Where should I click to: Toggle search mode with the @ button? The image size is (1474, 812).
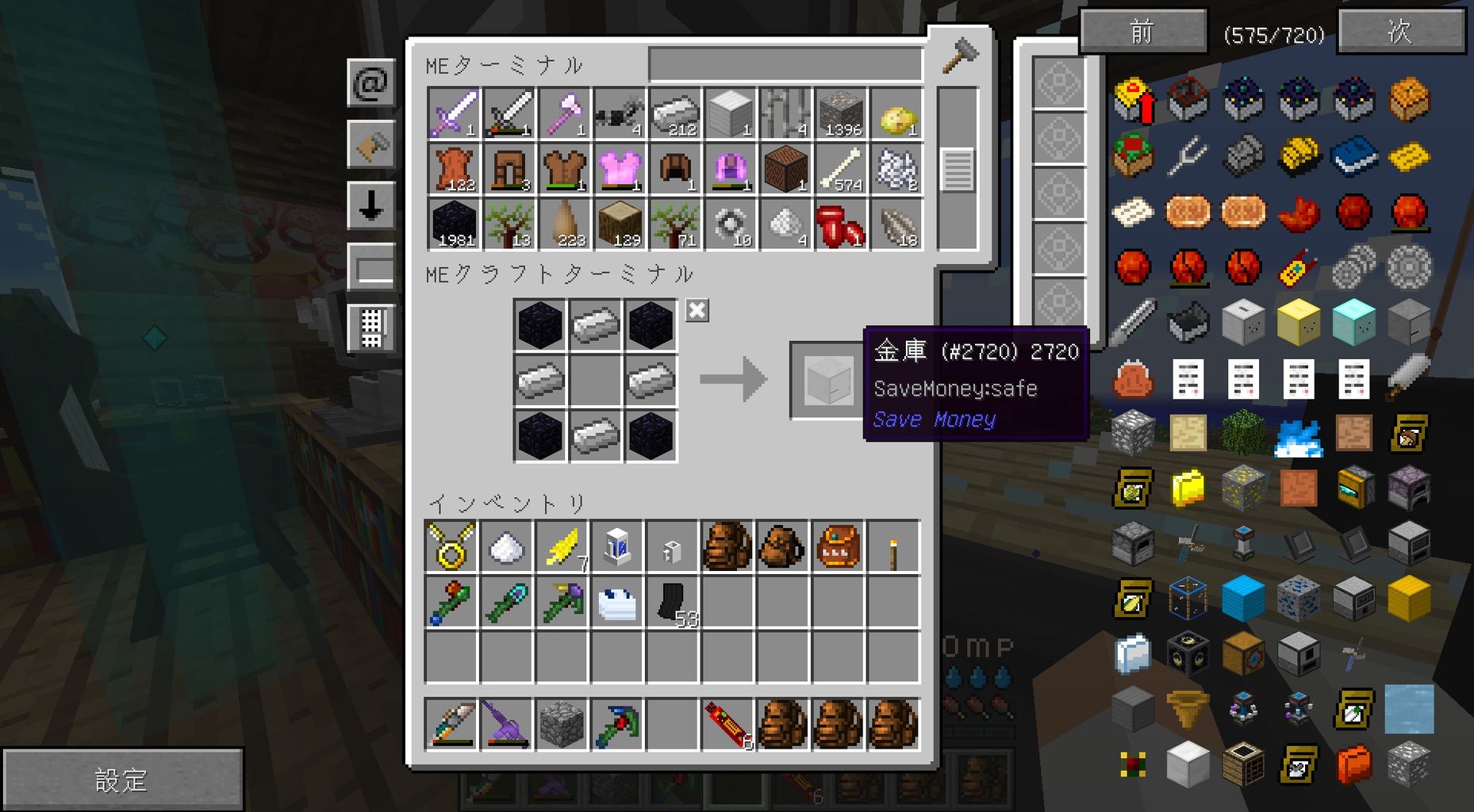tap(371, 84)
